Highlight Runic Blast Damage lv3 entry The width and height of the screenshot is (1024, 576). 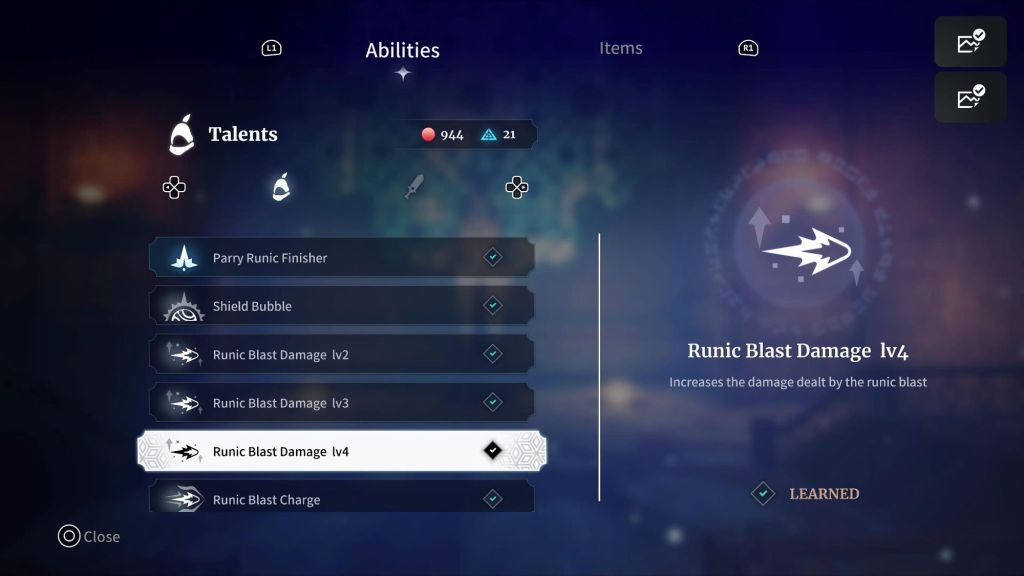342,403
